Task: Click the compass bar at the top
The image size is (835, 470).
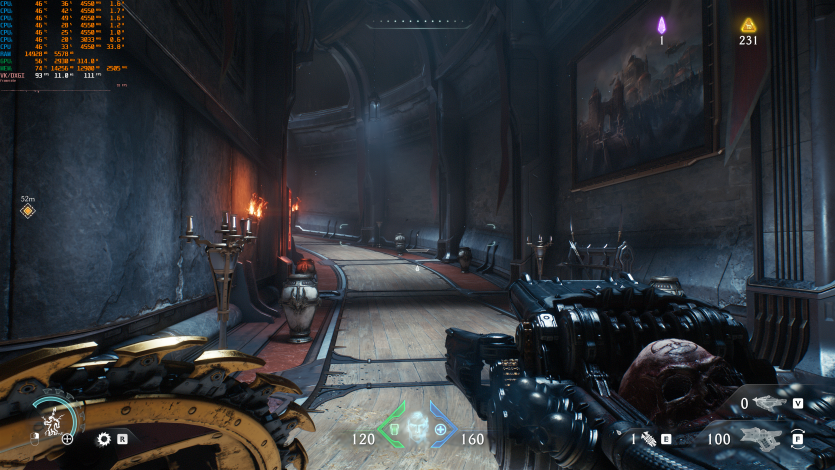Action: 417,21
